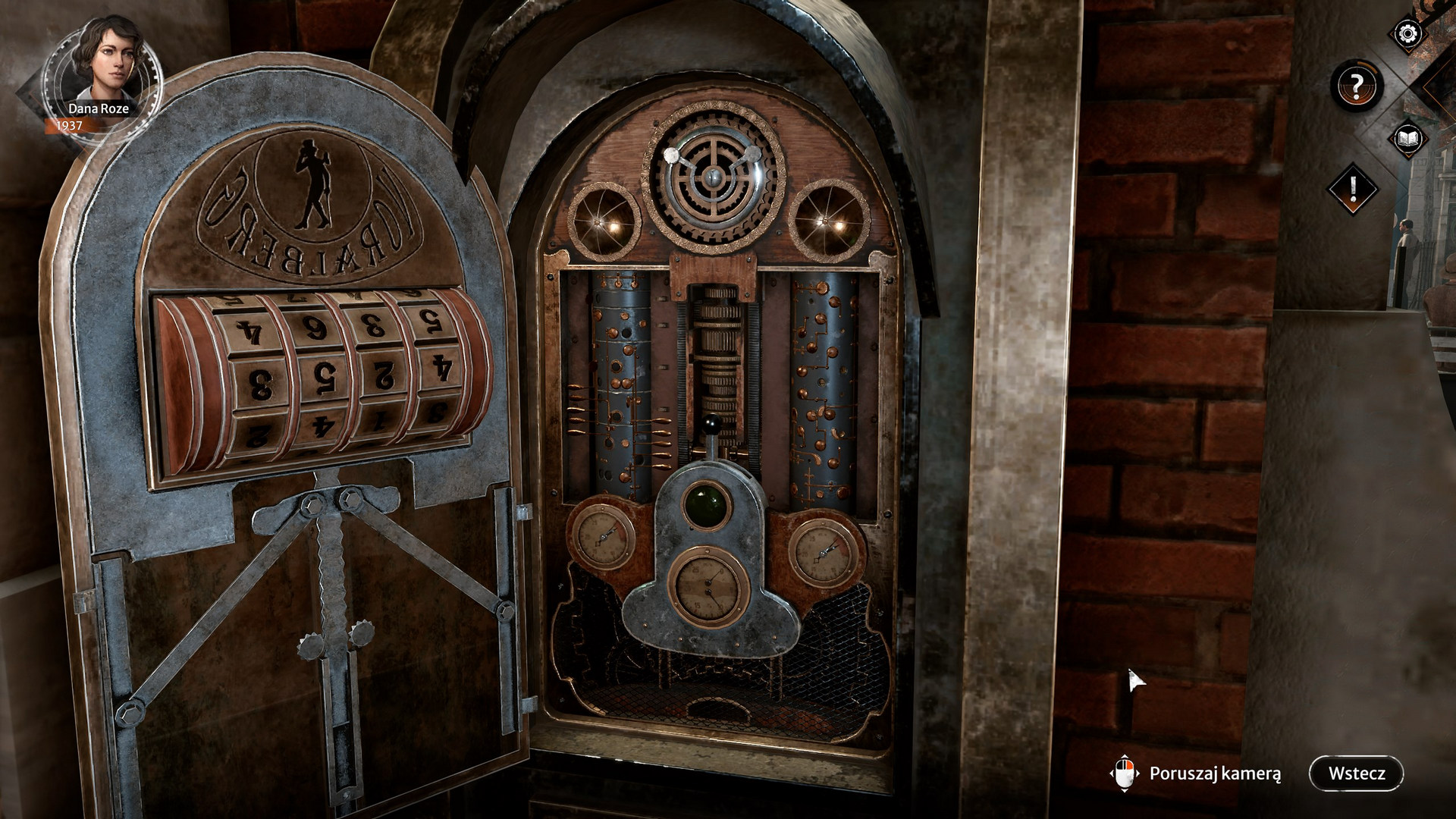The height and width of the screenshot is (819, 1456).
Task: Open the settings gear icon
Action: 1406,32
